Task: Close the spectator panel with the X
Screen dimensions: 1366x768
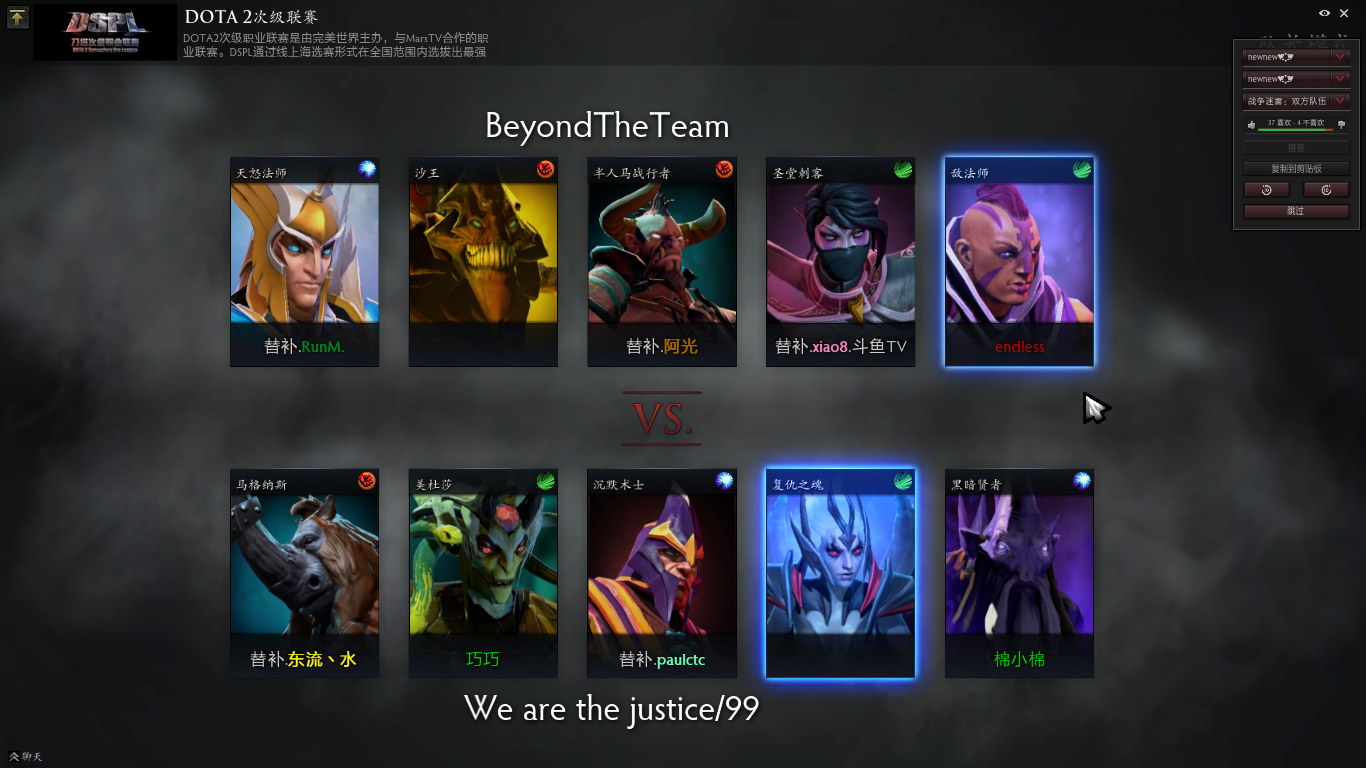Action: tap(1343, 13)
